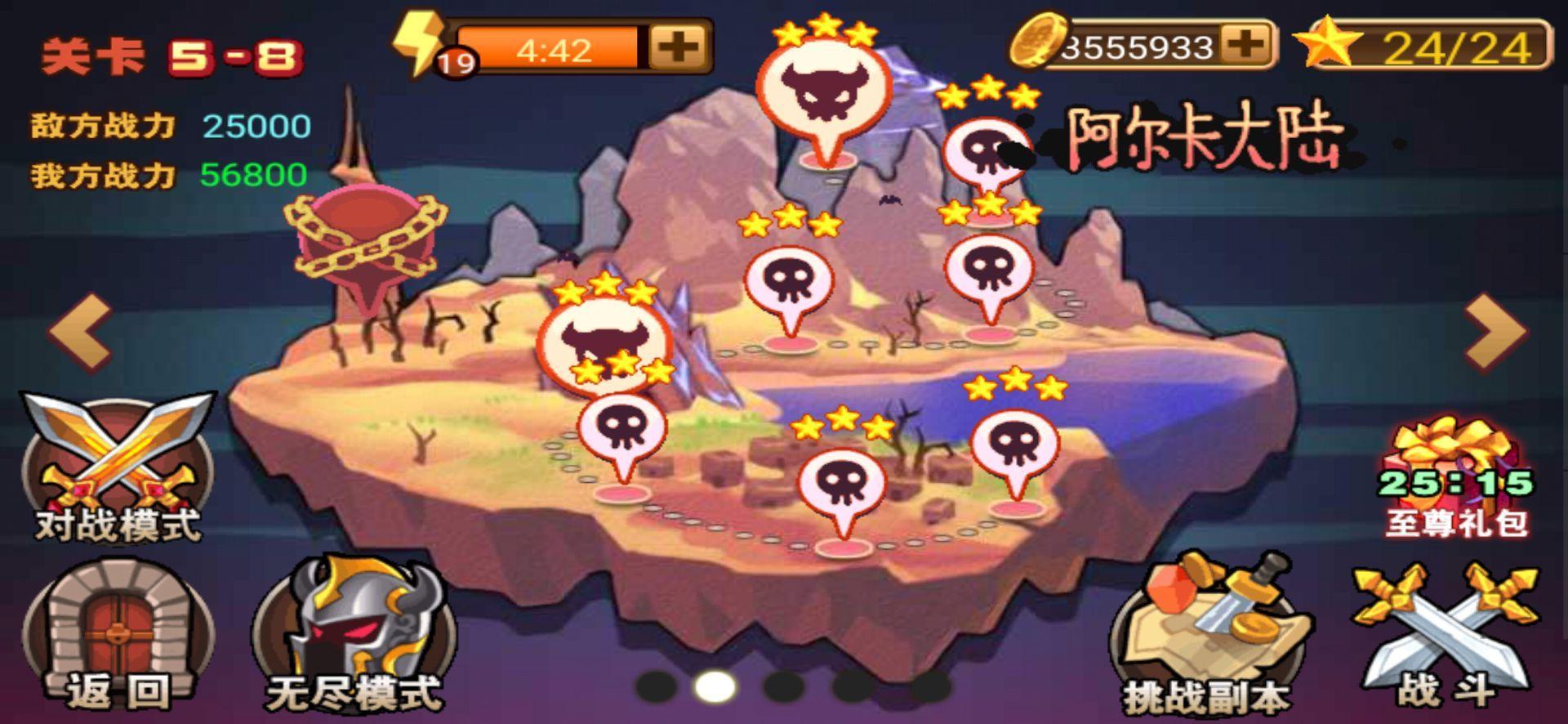Go to the next map with the right arrow
Viewport: 1568px width, 724px height.
point(1494,332)
